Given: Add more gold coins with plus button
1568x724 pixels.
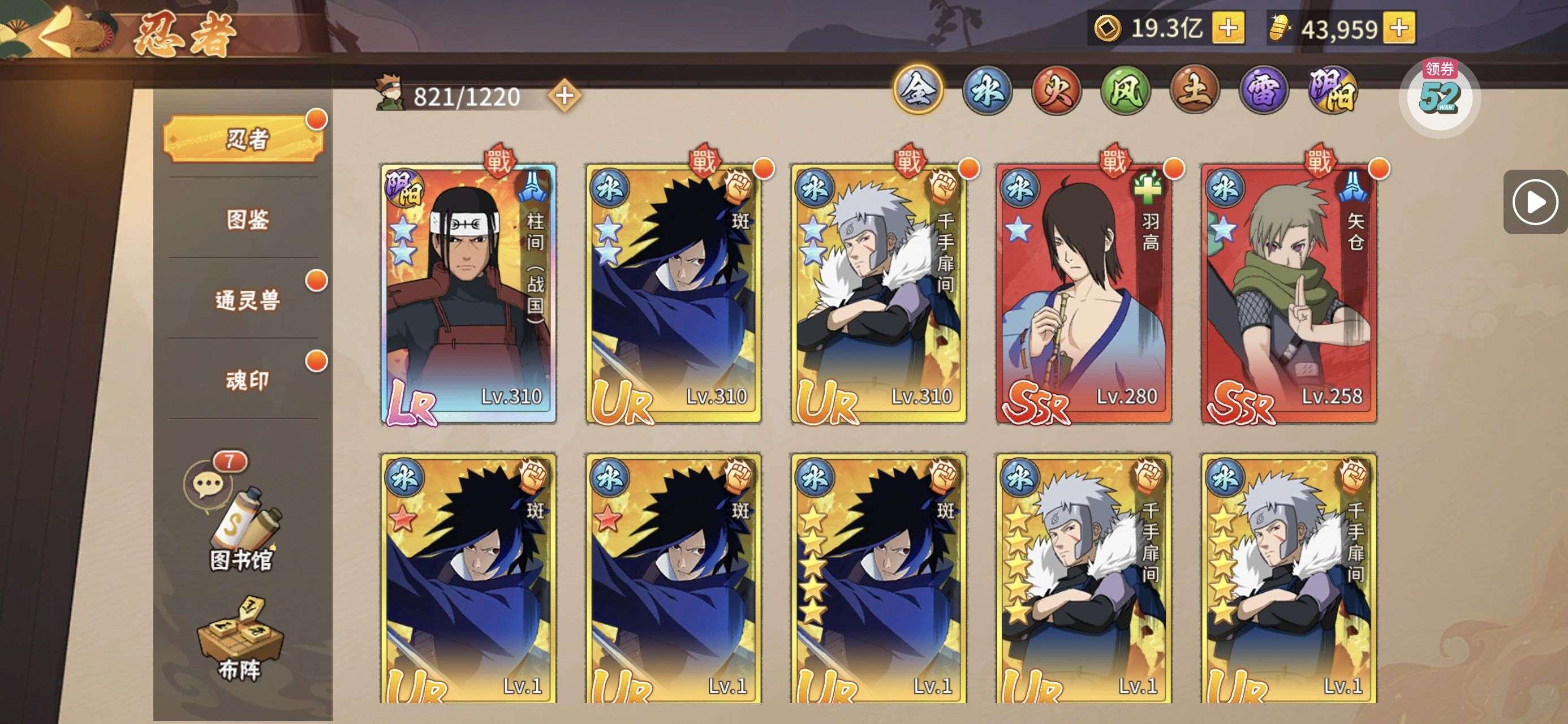Looking at the screenshot, I should [x=1227, y=28].
